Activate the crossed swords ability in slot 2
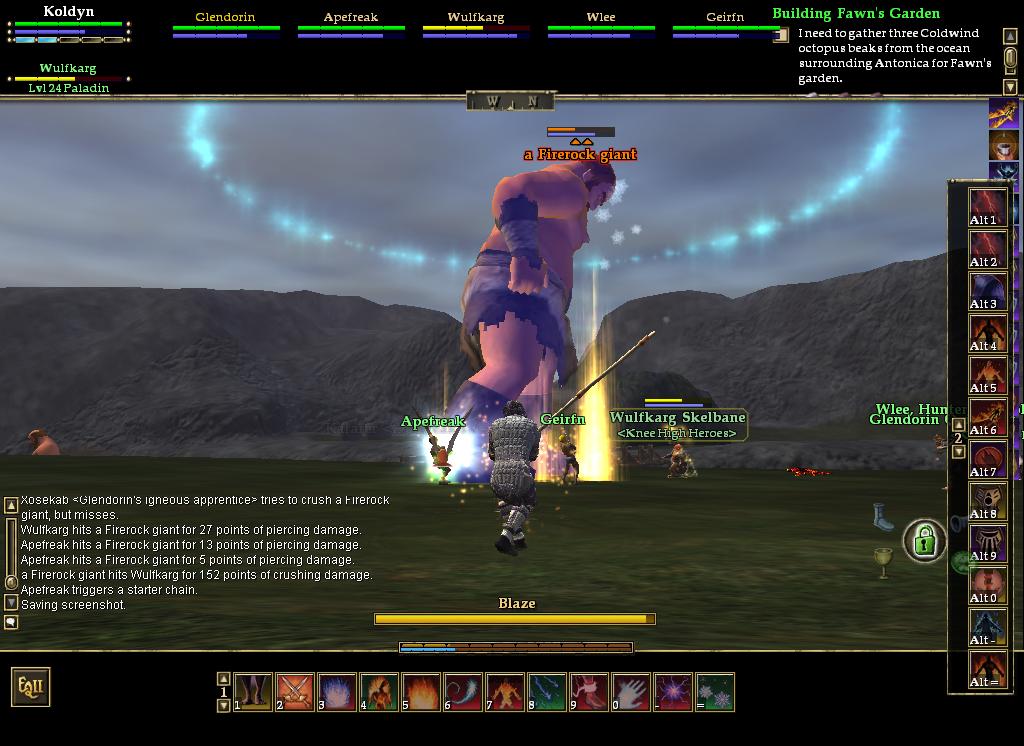The image size is (1024, 746). pyautogui.click(x=295, y=691)
